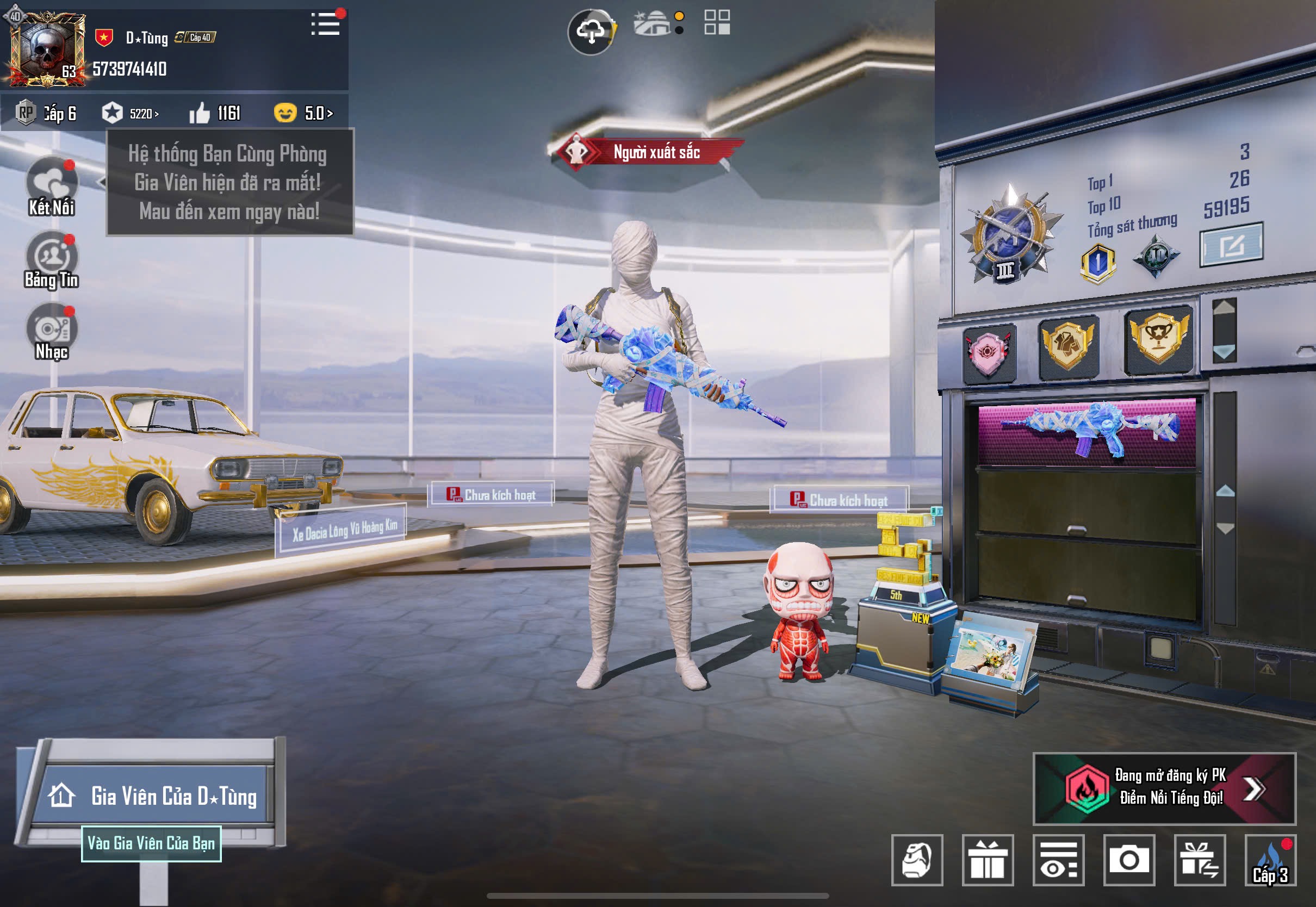The width and height of the screenshot is (1316, 907).
Task: Open the backpack inventory button
Action: 916,860
